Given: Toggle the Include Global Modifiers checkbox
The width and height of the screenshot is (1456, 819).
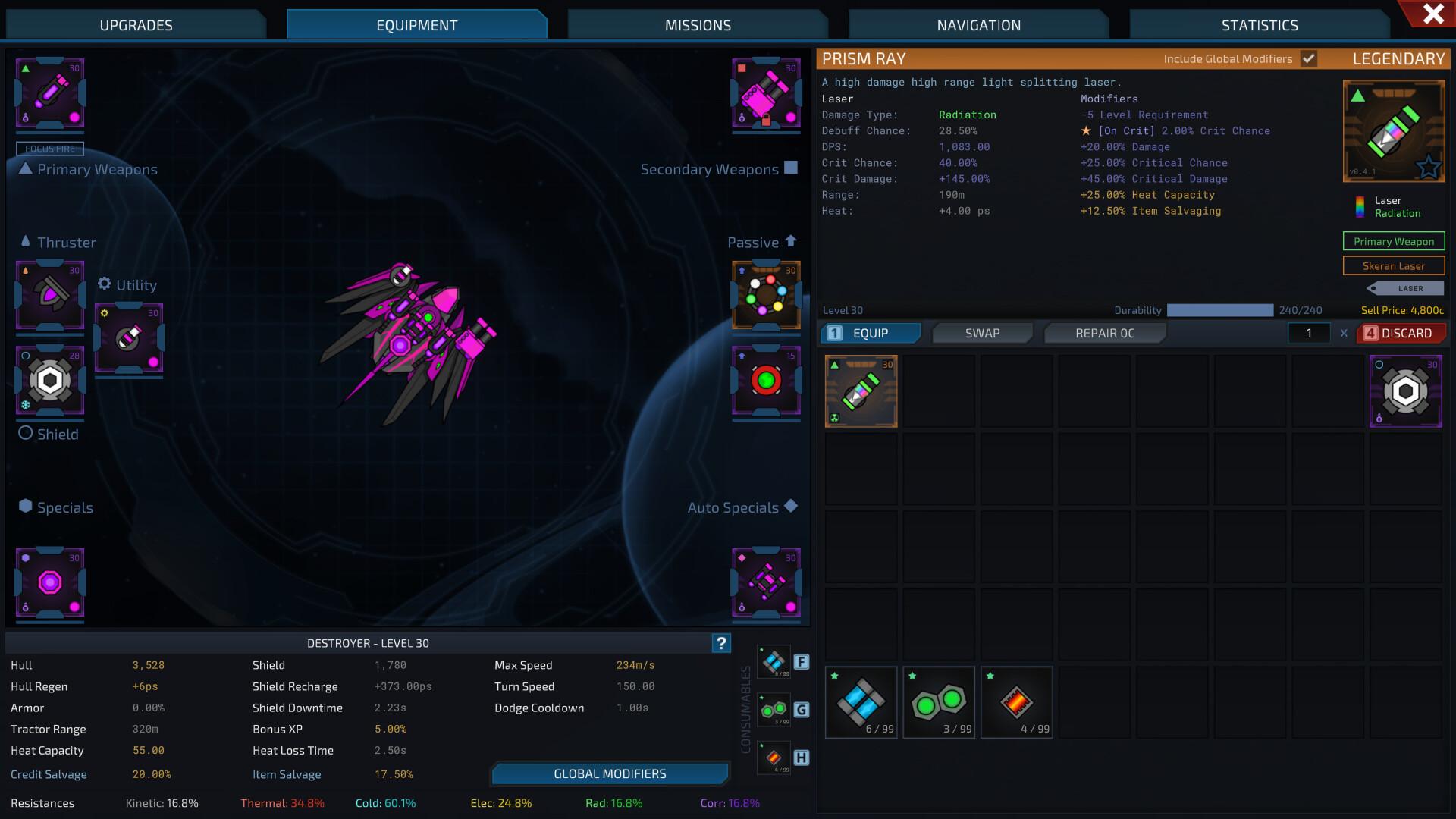Looking at the screenshot, I should pyautogui.click(x=1308, y=58).
